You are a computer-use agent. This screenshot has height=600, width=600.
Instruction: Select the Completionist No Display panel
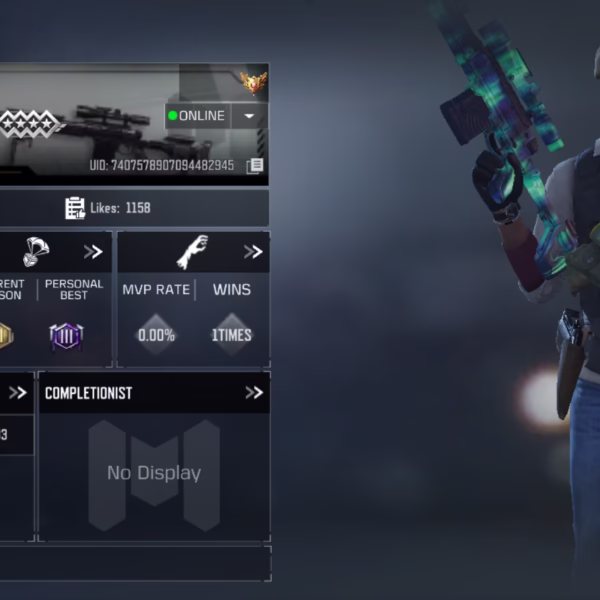(x=154, y=473)
